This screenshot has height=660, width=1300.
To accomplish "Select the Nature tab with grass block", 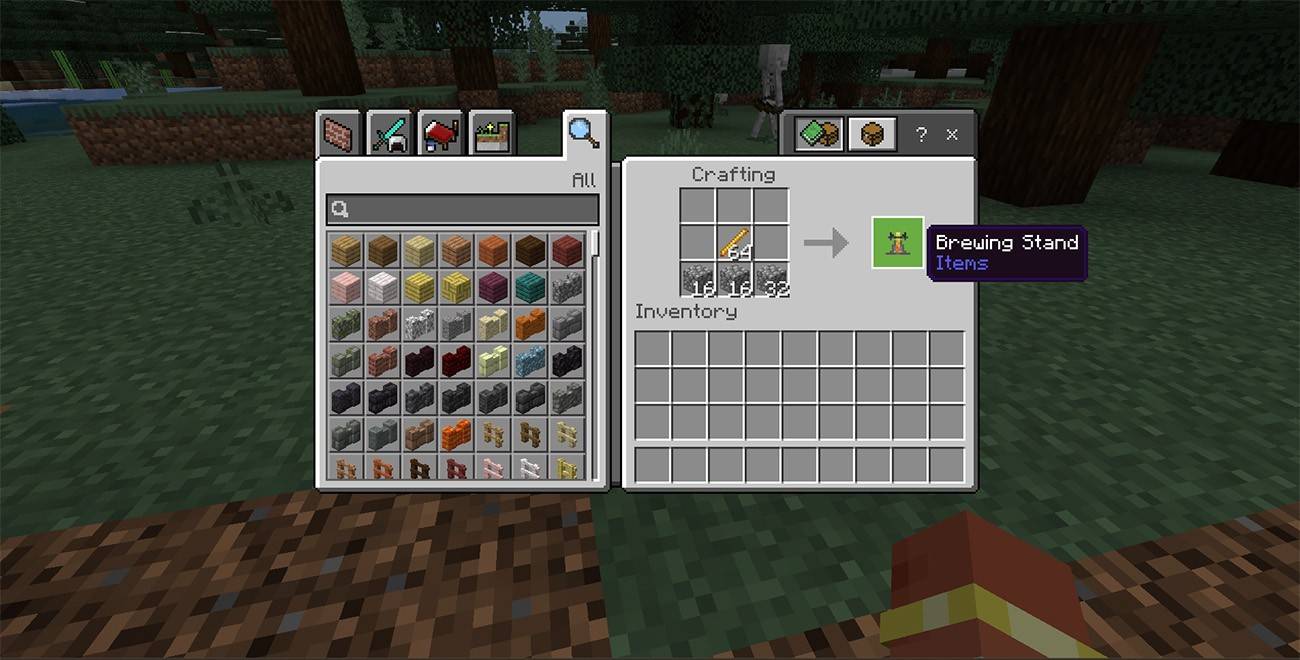I will tap(491, 133).
